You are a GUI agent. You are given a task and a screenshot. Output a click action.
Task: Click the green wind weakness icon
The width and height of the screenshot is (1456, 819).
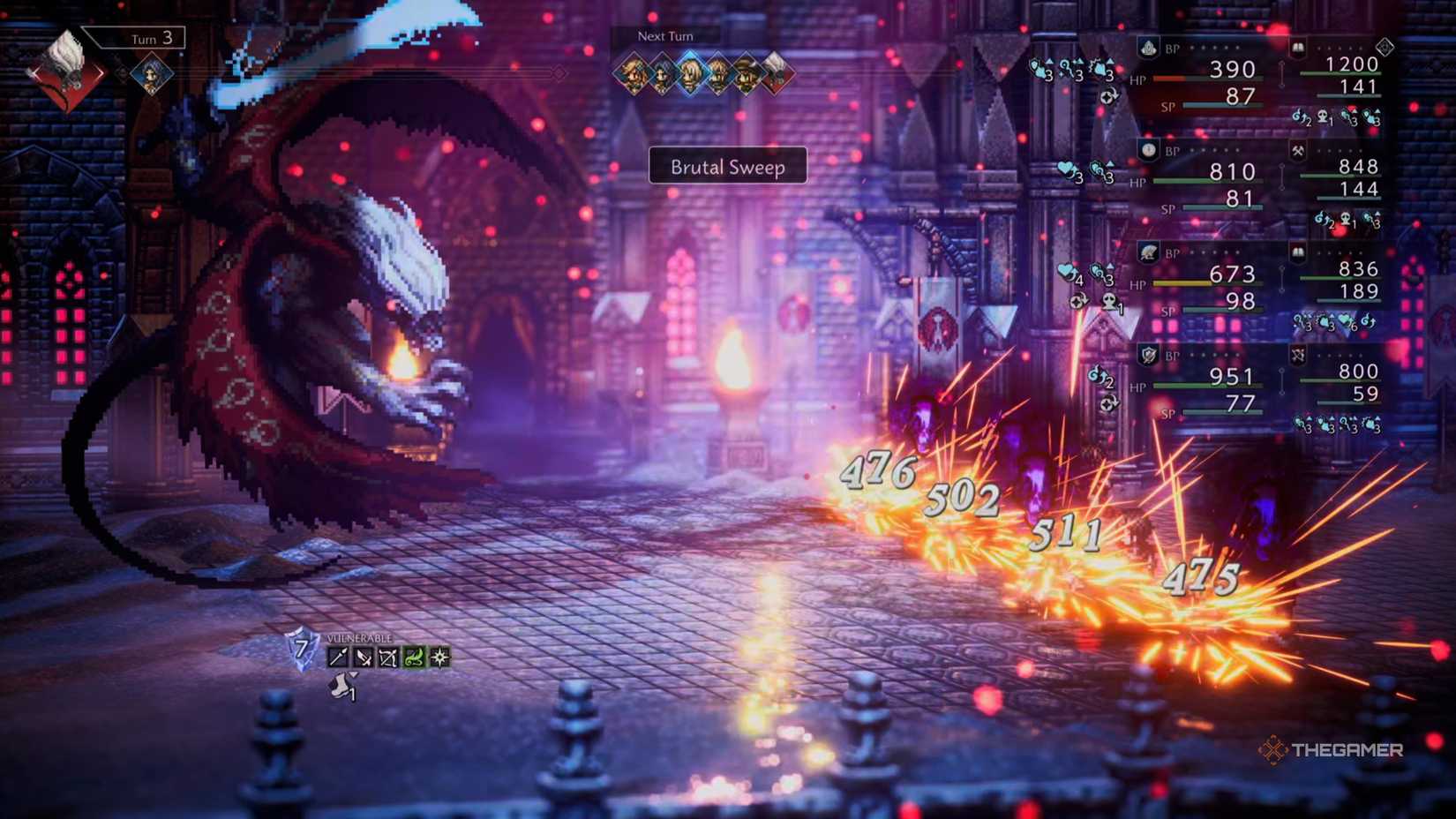[415, 657]
